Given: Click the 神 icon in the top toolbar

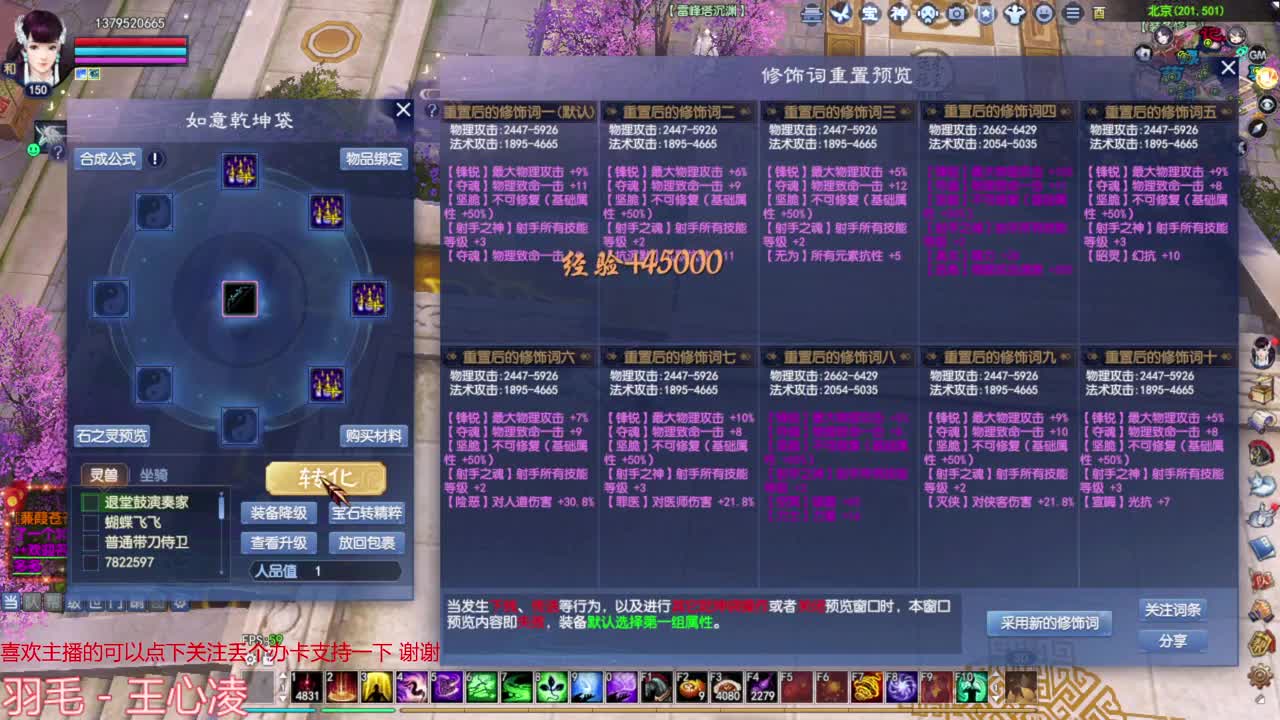Looking at the screenshot, I should (x=898, y=13).
